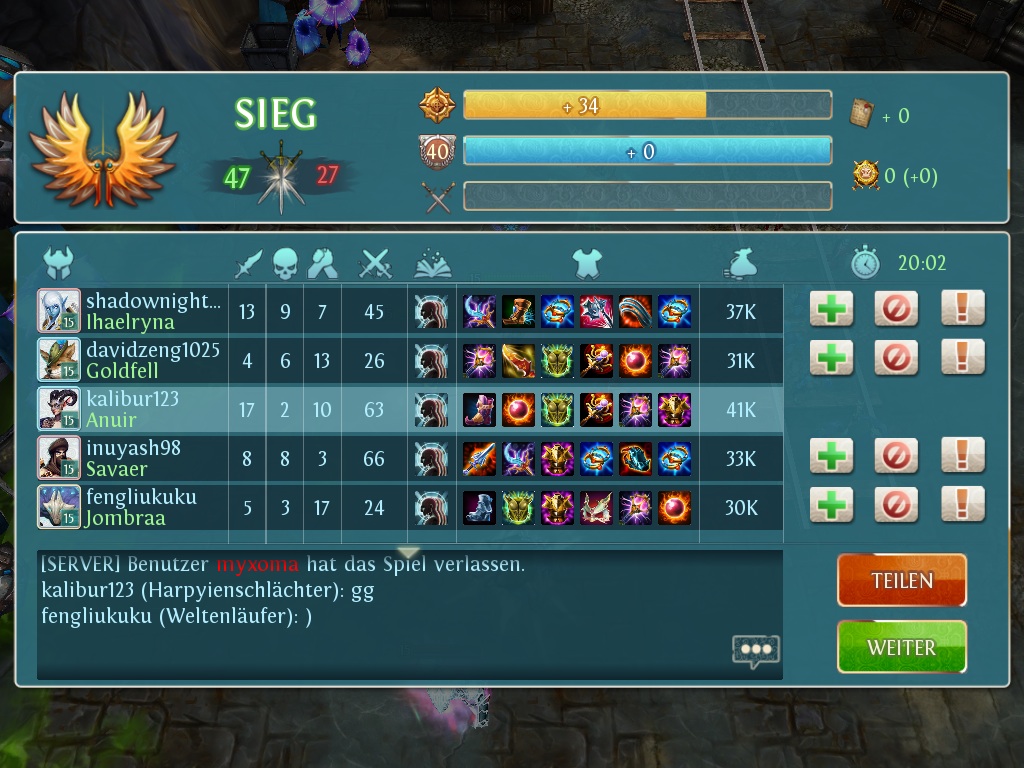Block player davidzeng1025 with red circle
Image resolution: width=1024 pixels, height=768 pixels.
point(896,357)
